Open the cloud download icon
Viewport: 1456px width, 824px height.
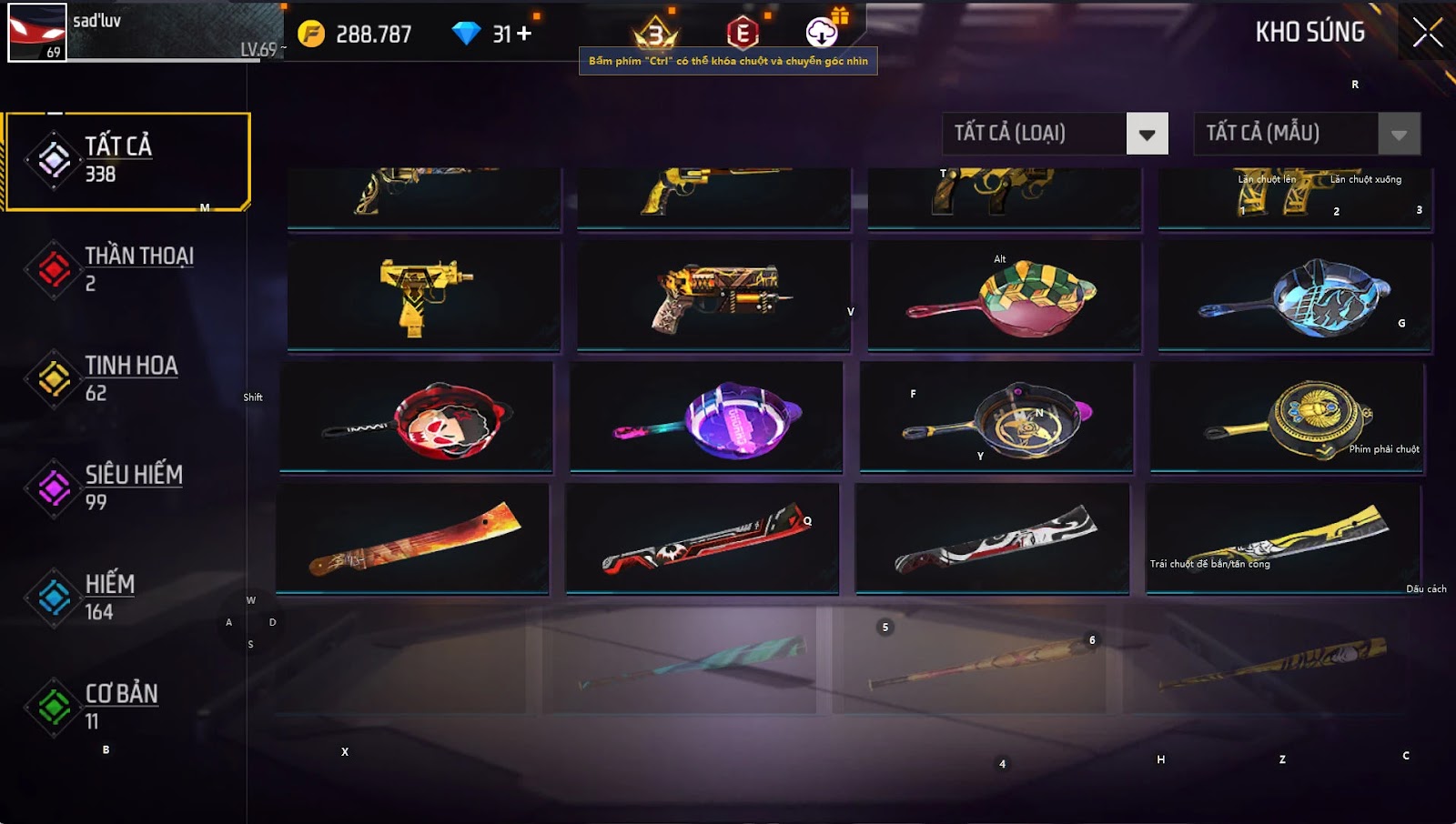click(821, 34)
